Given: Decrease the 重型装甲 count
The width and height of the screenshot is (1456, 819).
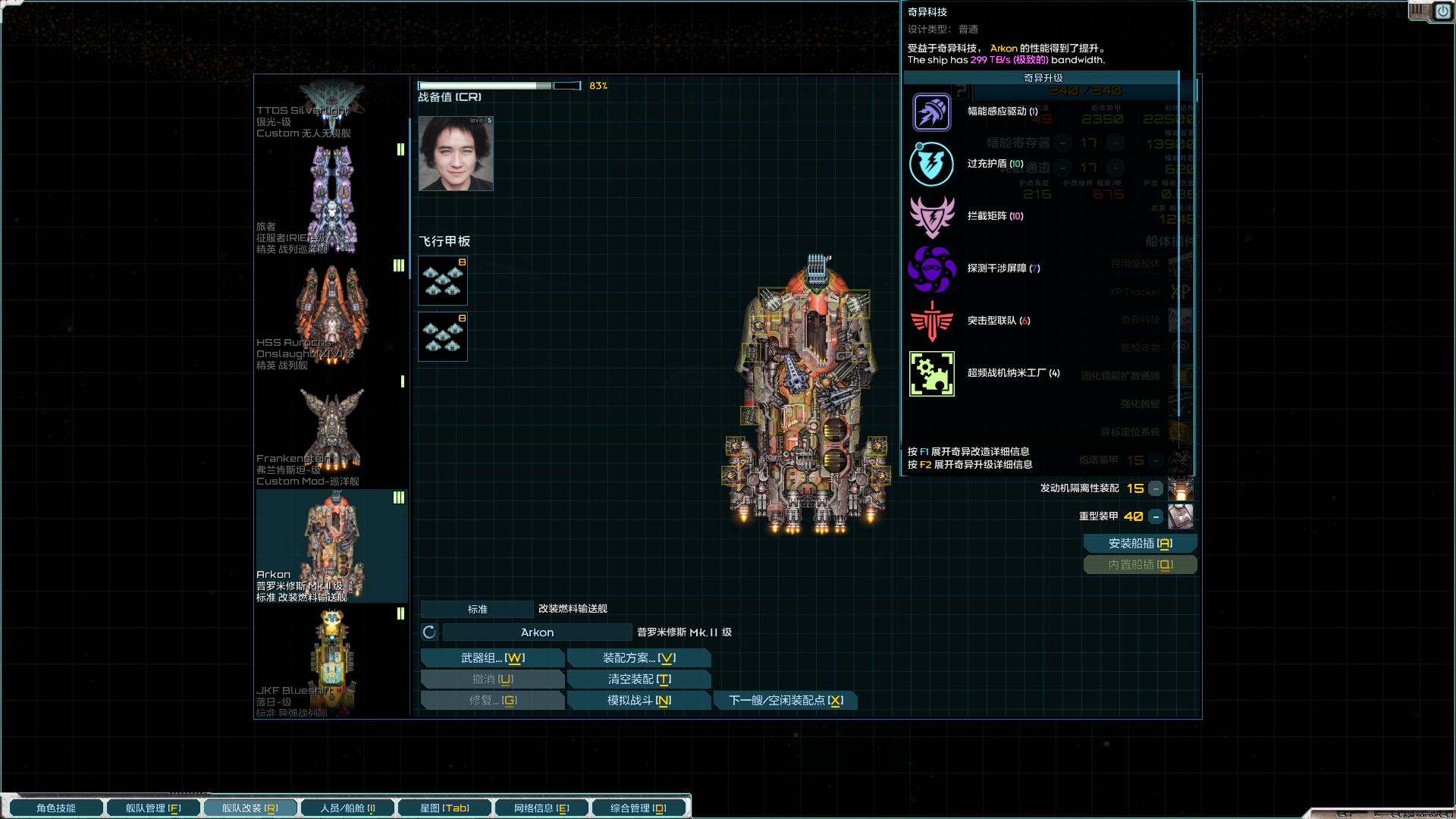Looking at the screenshot, I should tap(1156, 516).
